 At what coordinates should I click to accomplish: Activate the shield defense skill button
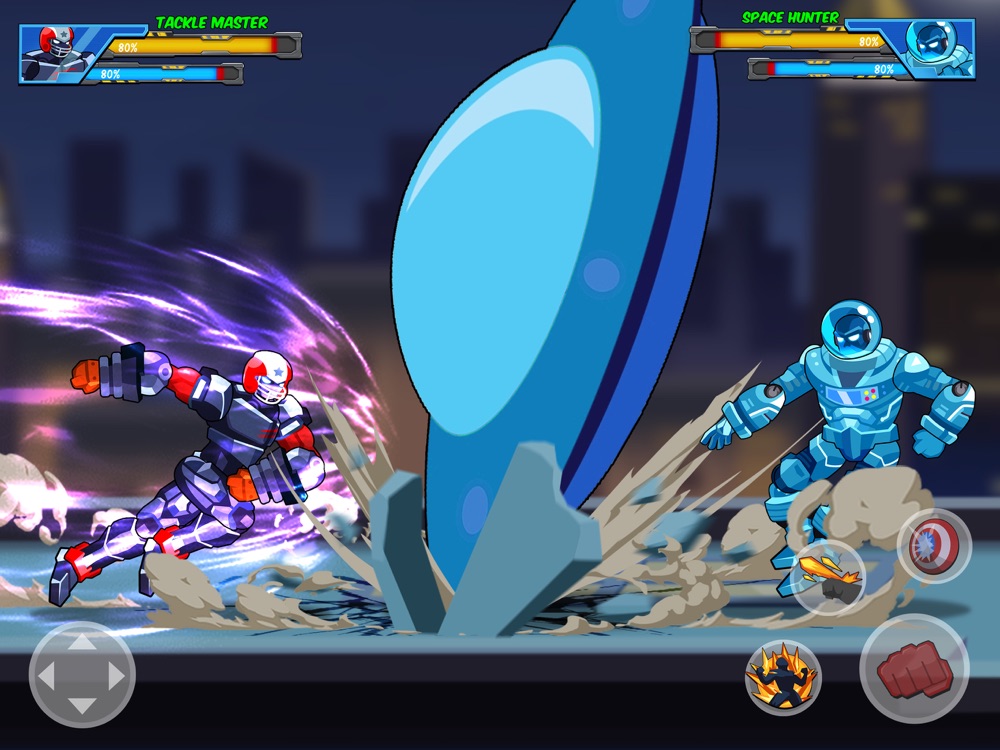pyautogui.click(x=933, y=546)
